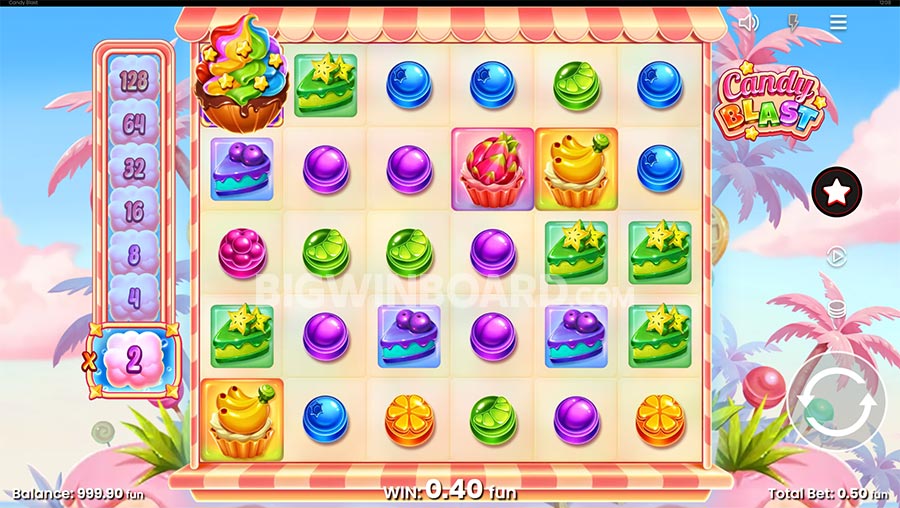
Task: Start autoplay with the small play icon
Action: [837, 257]
